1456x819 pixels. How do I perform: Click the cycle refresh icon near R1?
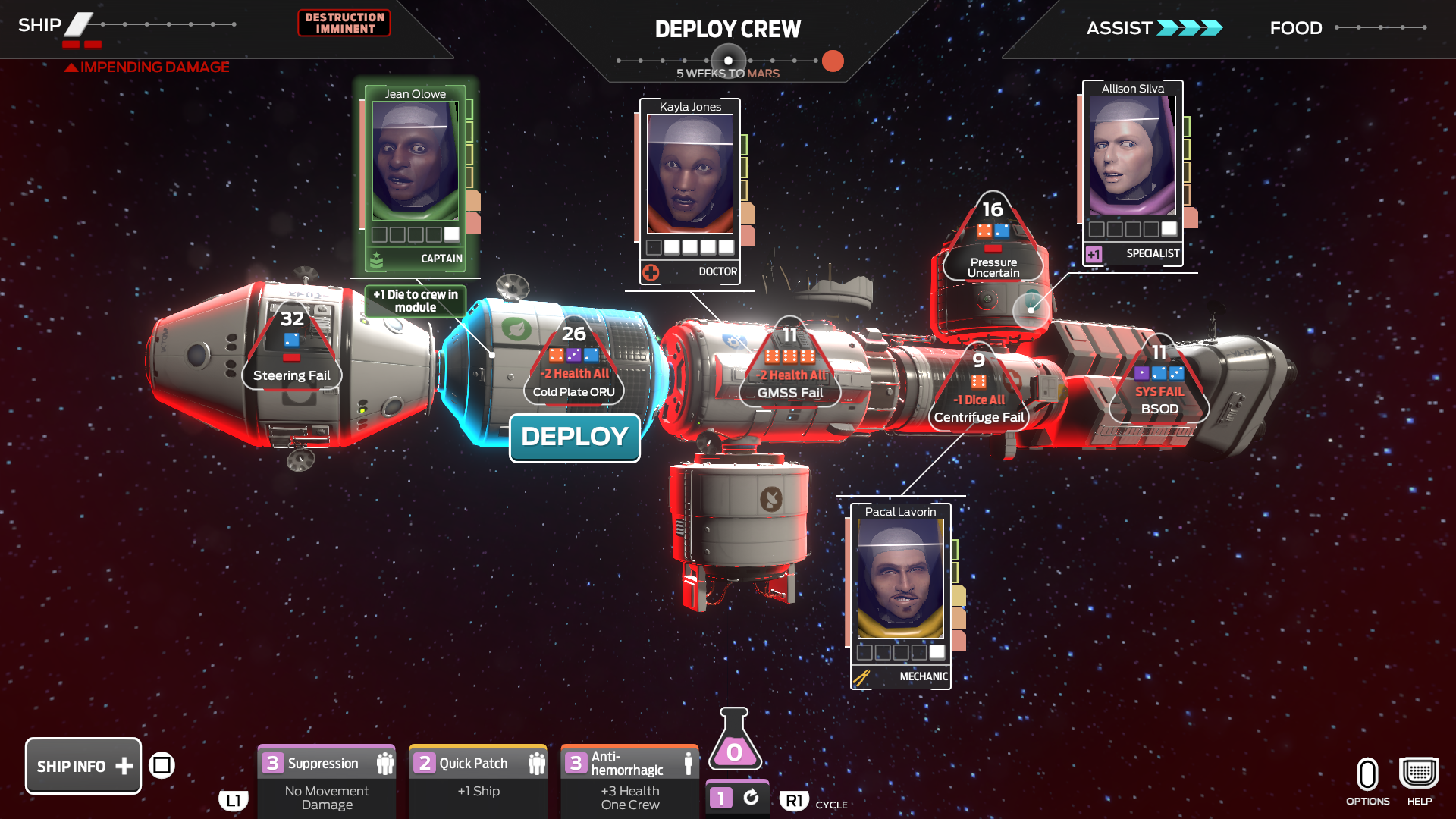(751, 797)
